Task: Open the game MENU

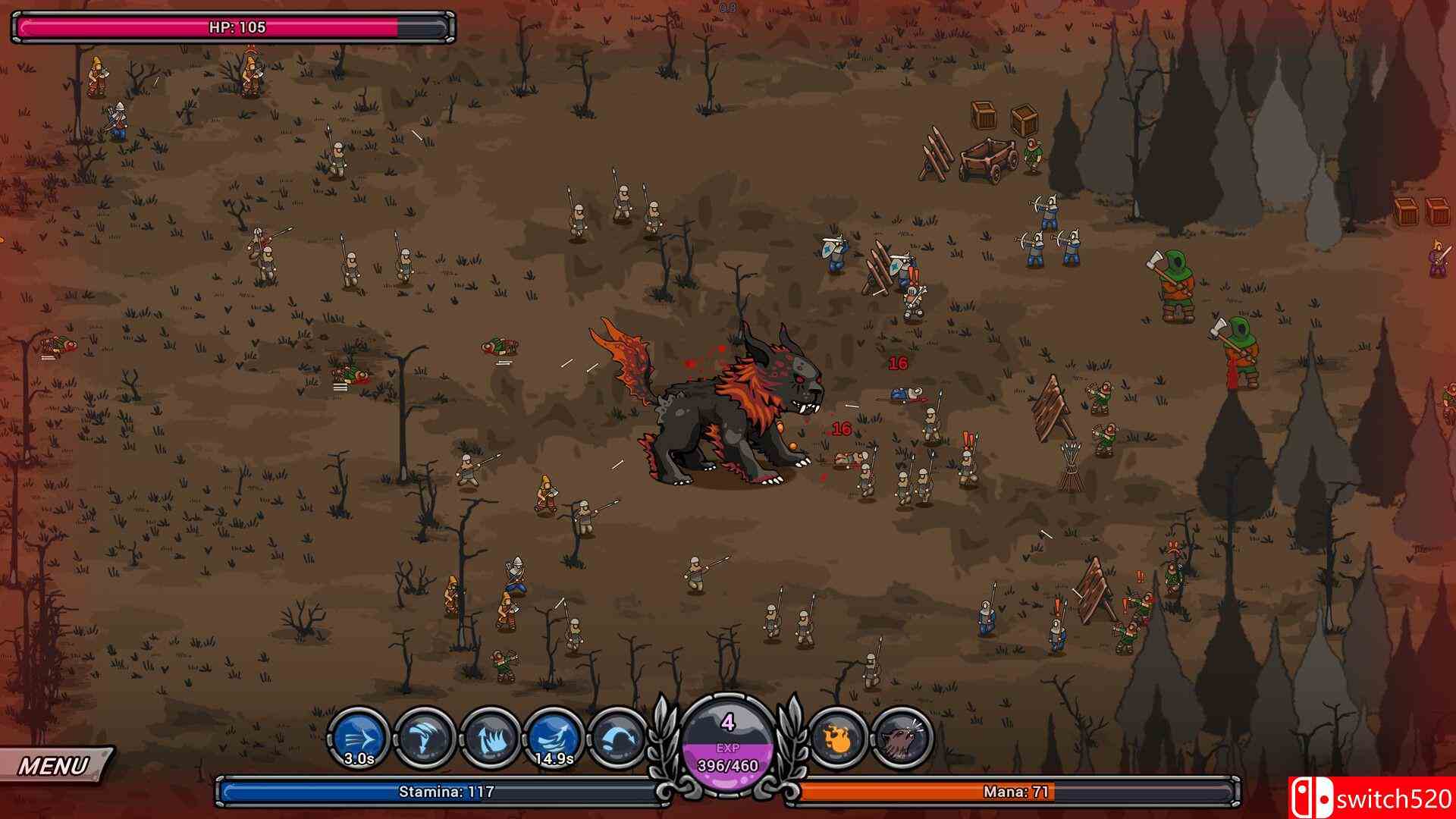Action: [x=55, y=766]
